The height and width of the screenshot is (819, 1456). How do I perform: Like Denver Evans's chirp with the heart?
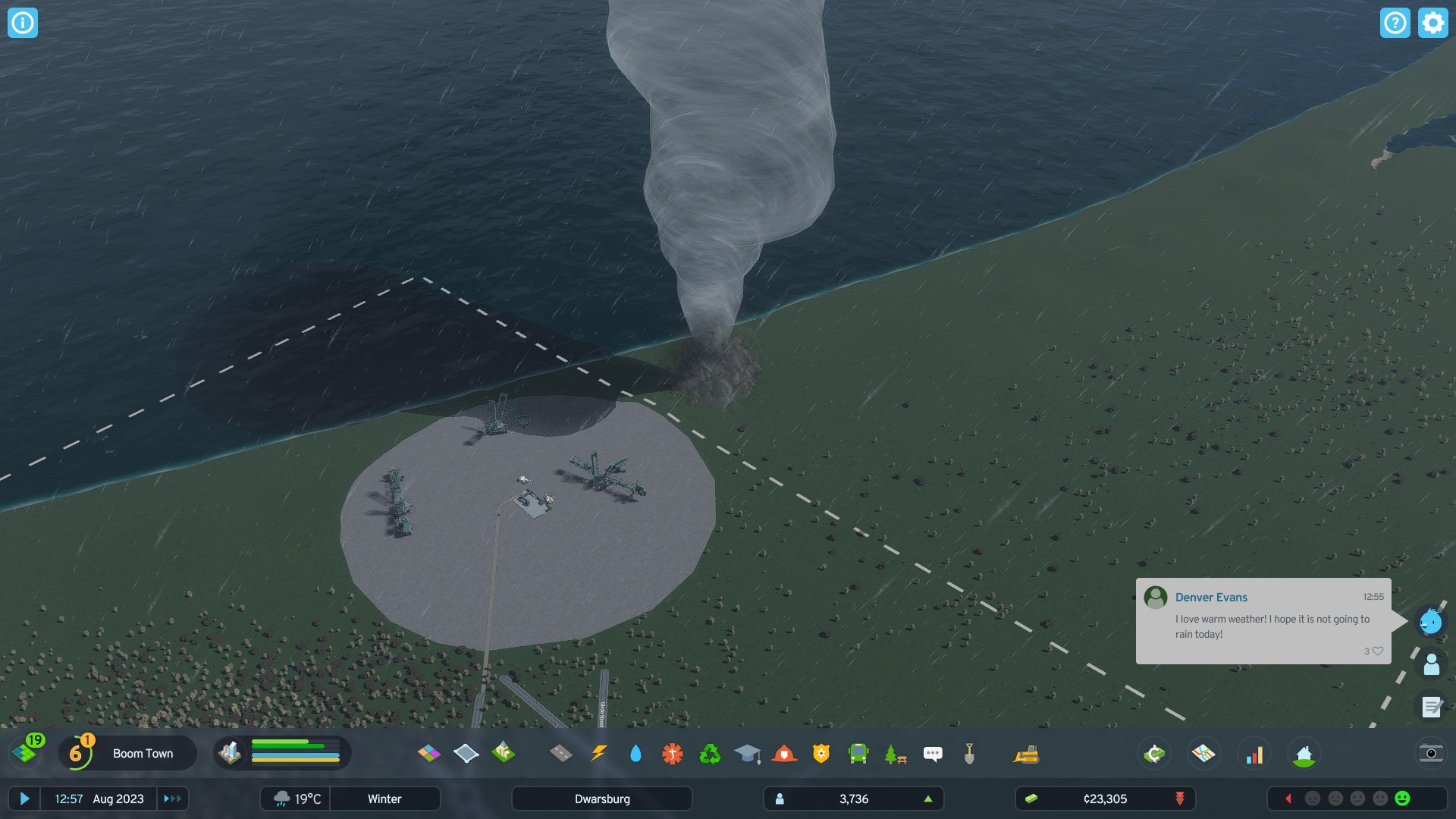point(1378,651)
